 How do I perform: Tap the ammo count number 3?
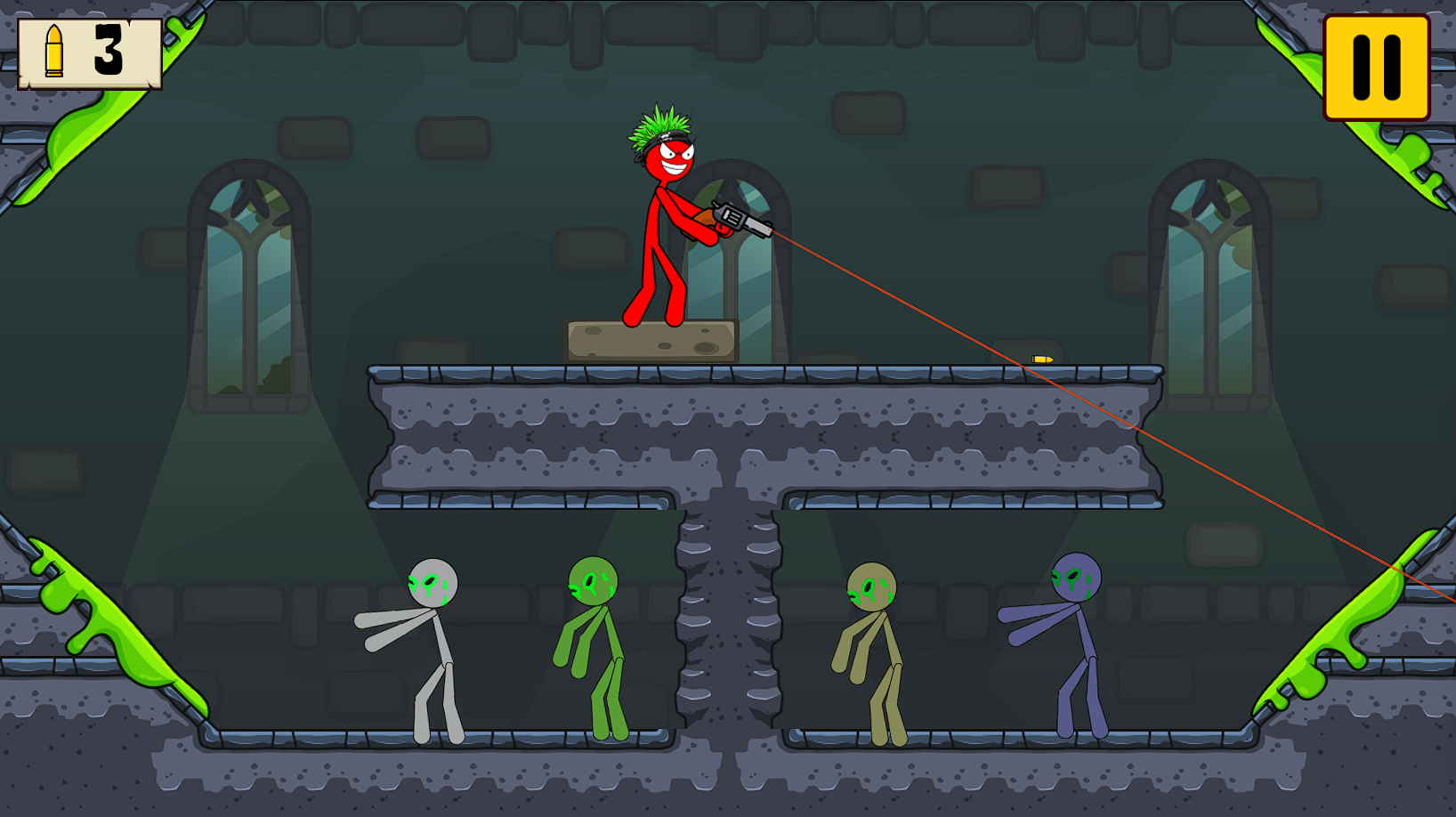[x=107, y=52]
